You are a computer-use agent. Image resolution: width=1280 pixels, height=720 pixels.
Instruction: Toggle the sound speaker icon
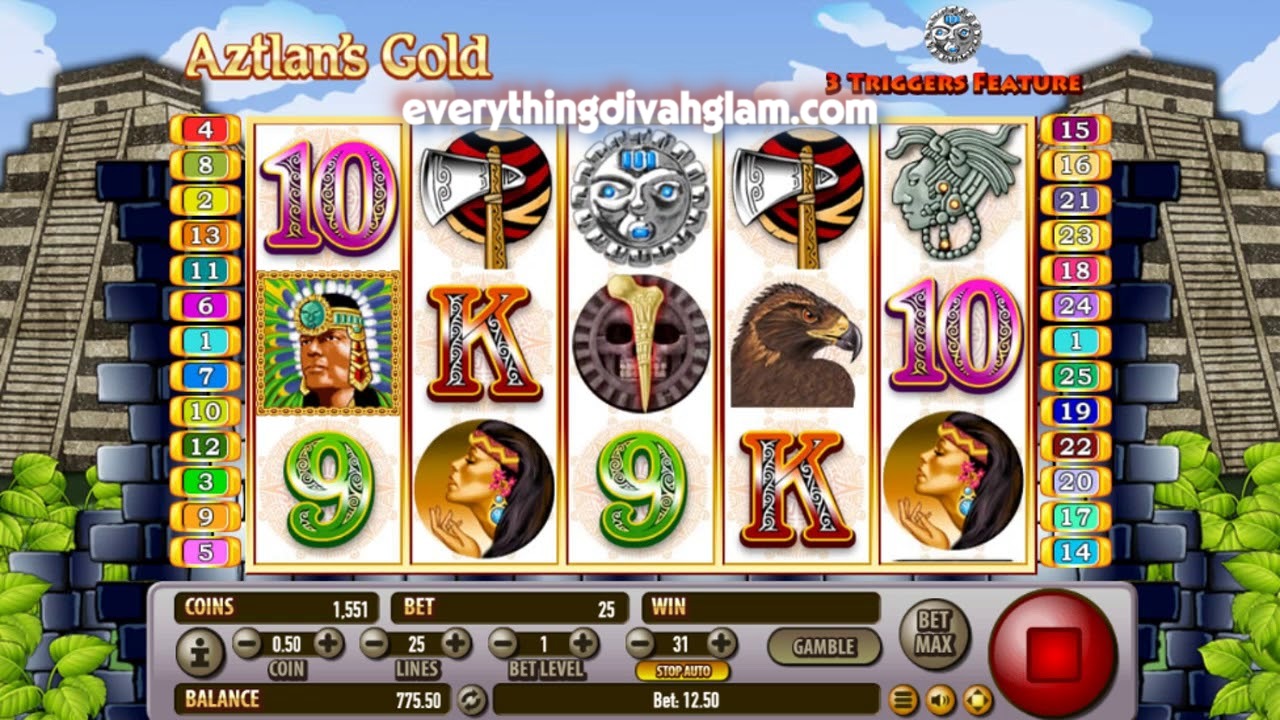[940, 699]
